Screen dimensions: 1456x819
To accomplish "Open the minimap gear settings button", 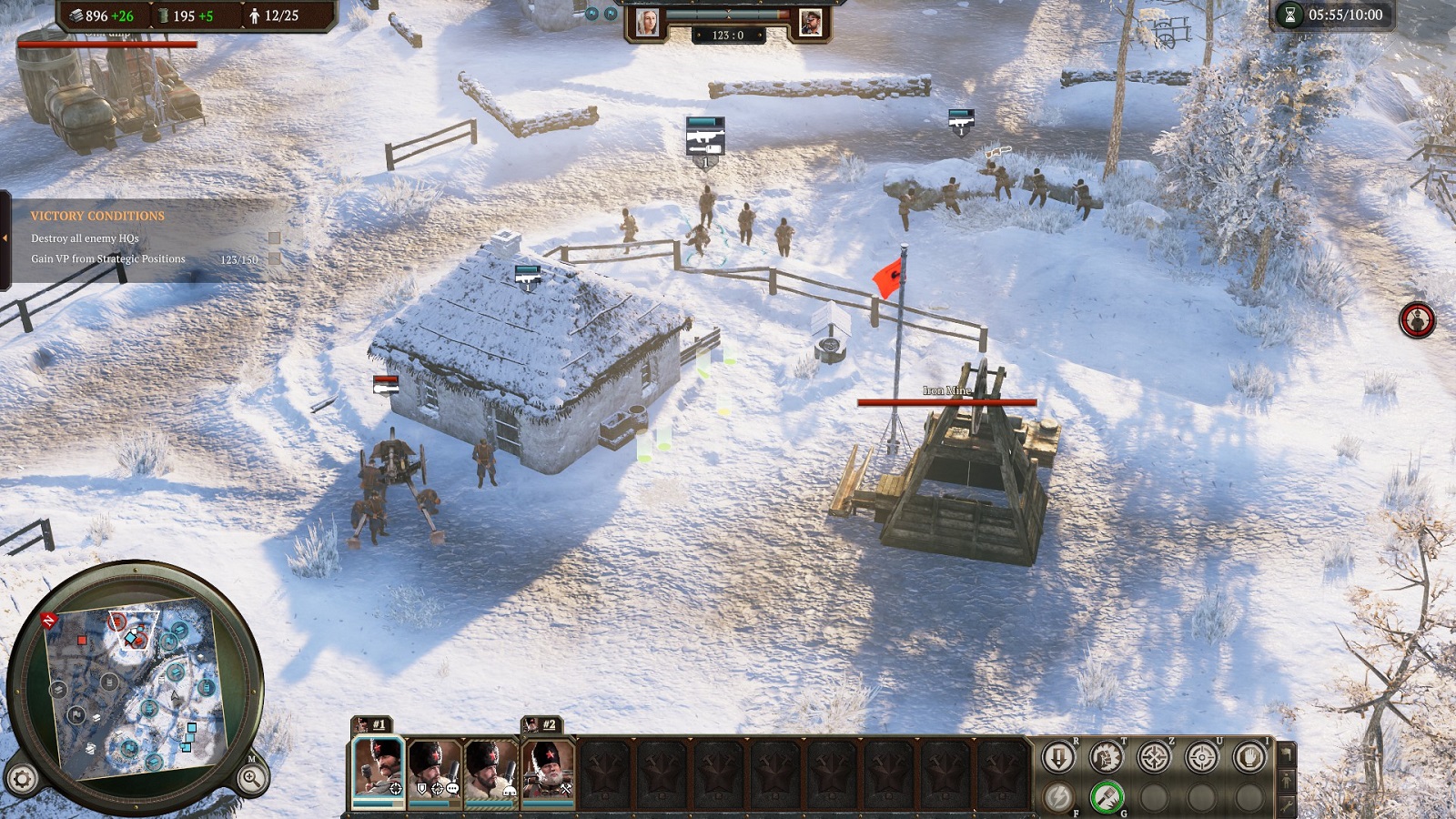I will [x=23, y=779].
